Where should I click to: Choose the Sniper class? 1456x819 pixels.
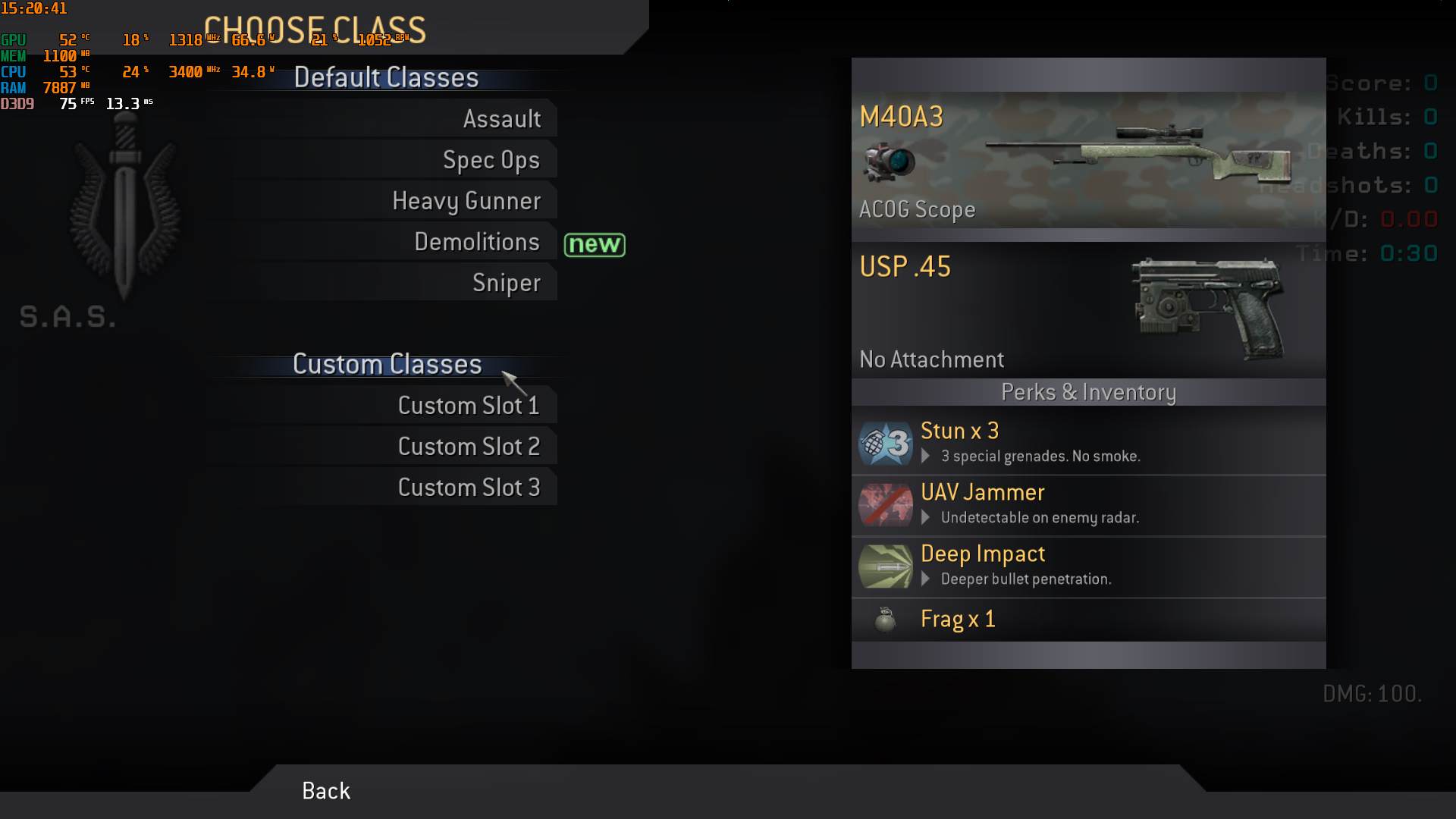point(506,283)
